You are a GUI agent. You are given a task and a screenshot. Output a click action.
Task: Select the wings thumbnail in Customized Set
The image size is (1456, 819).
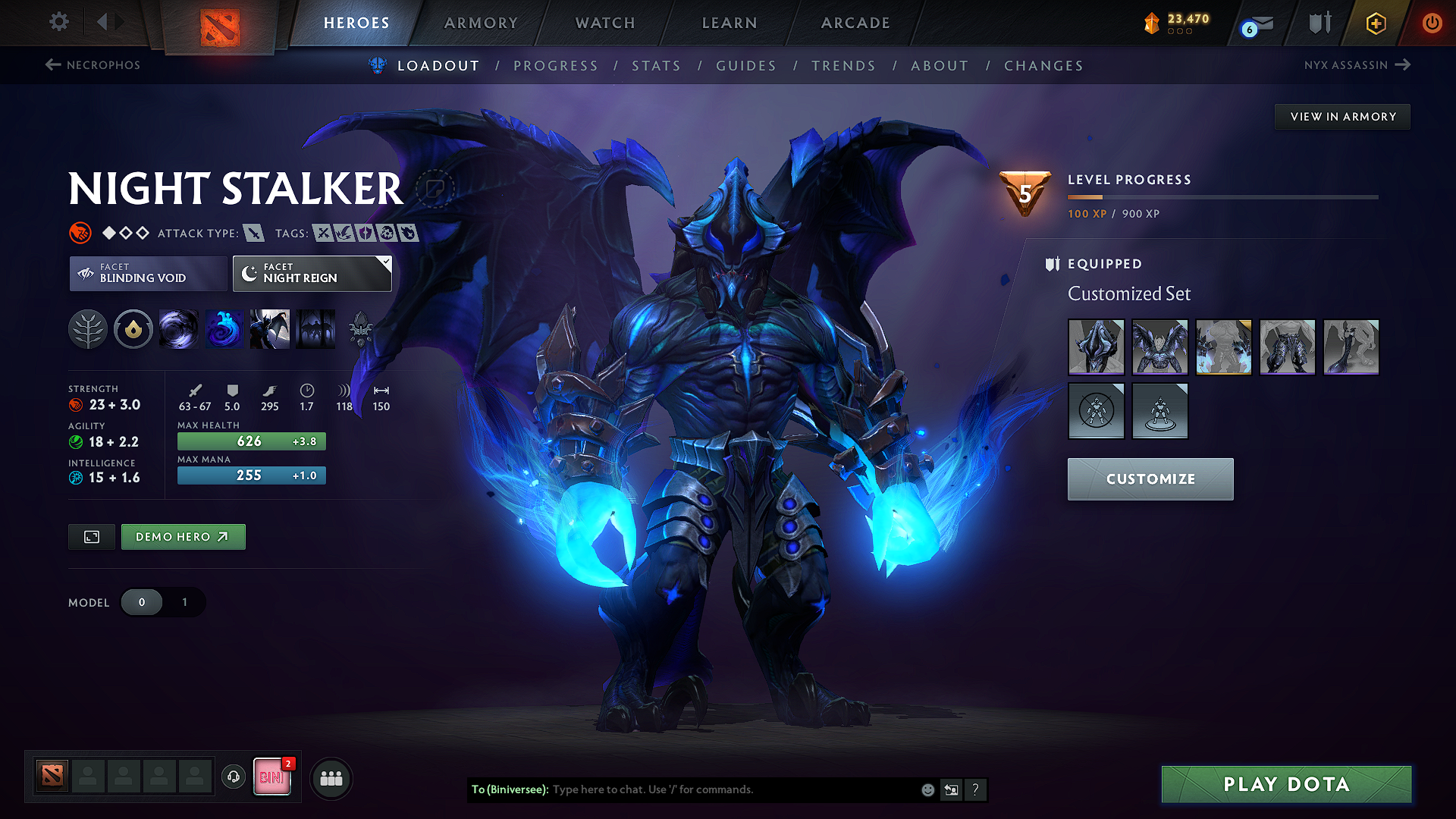[x=1159, y=347]
